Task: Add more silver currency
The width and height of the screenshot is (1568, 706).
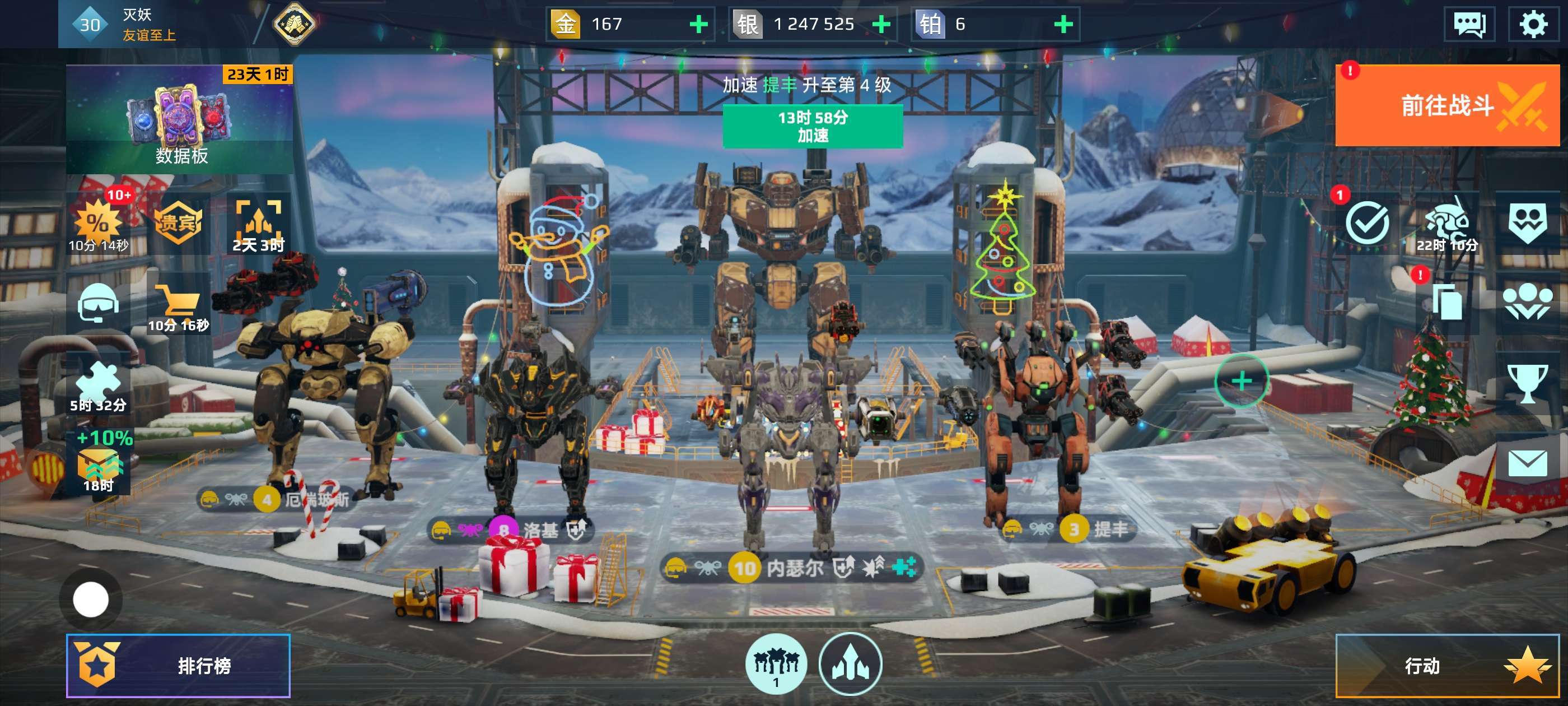Action: pyautogui.click(x=881, y=24)
